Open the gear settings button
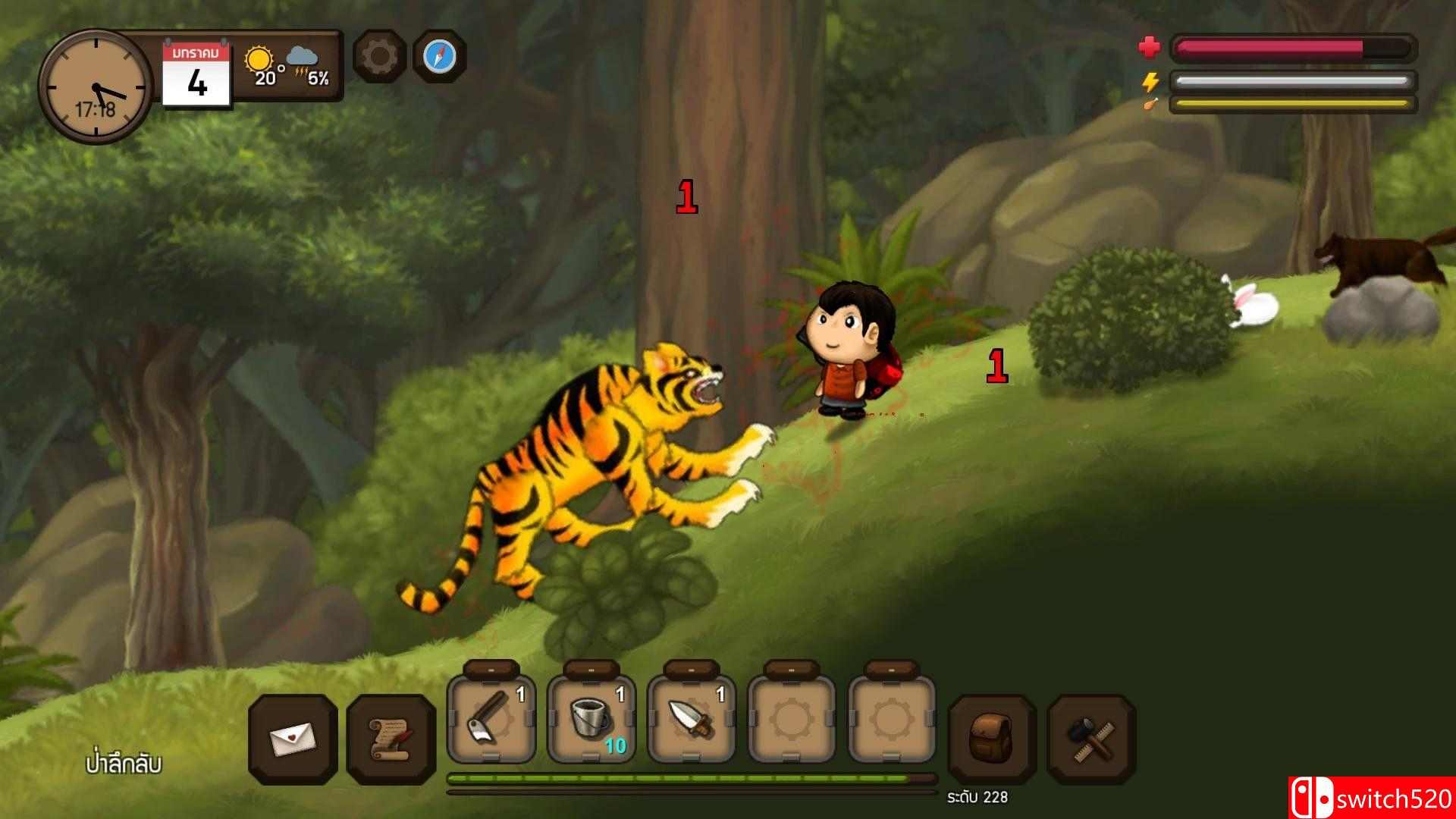 (379, 56)
